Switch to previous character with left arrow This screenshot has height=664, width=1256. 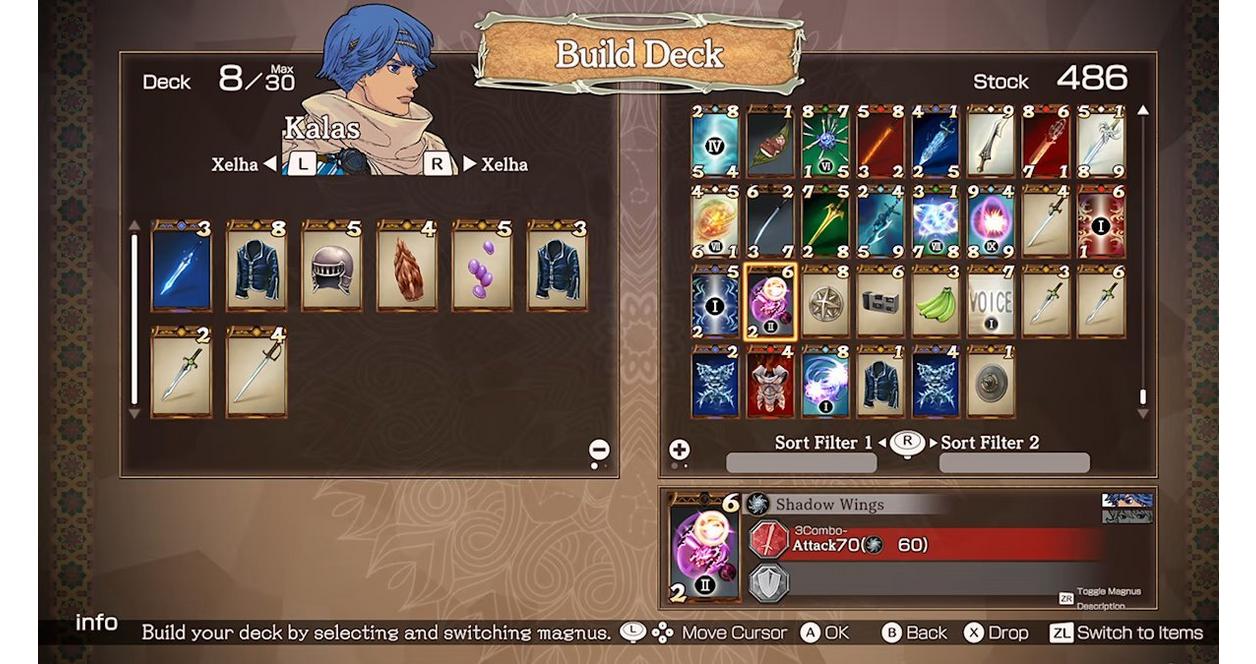click(270, 164)
